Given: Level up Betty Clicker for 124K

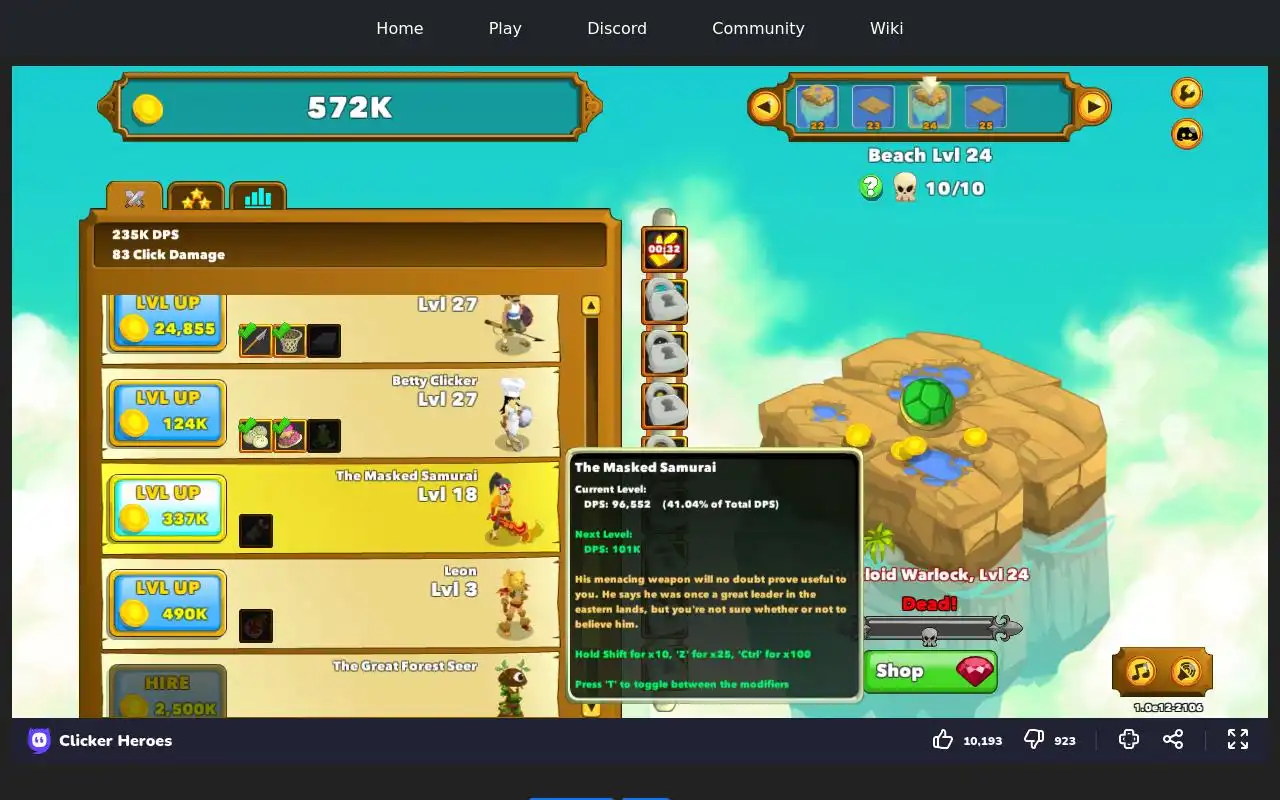Looking at the screenshot, I should 167,412.
